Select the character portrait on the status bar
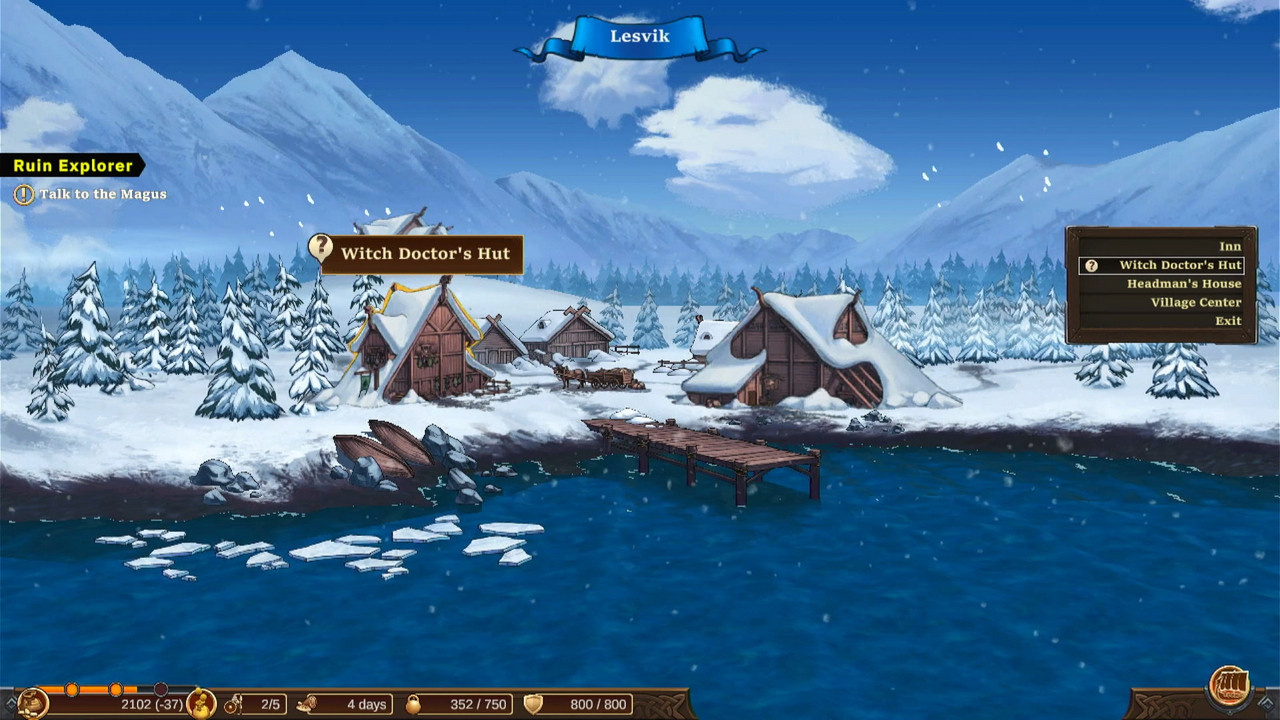Viewport: 1280px width, 720px height. click(x=200, y=704)
